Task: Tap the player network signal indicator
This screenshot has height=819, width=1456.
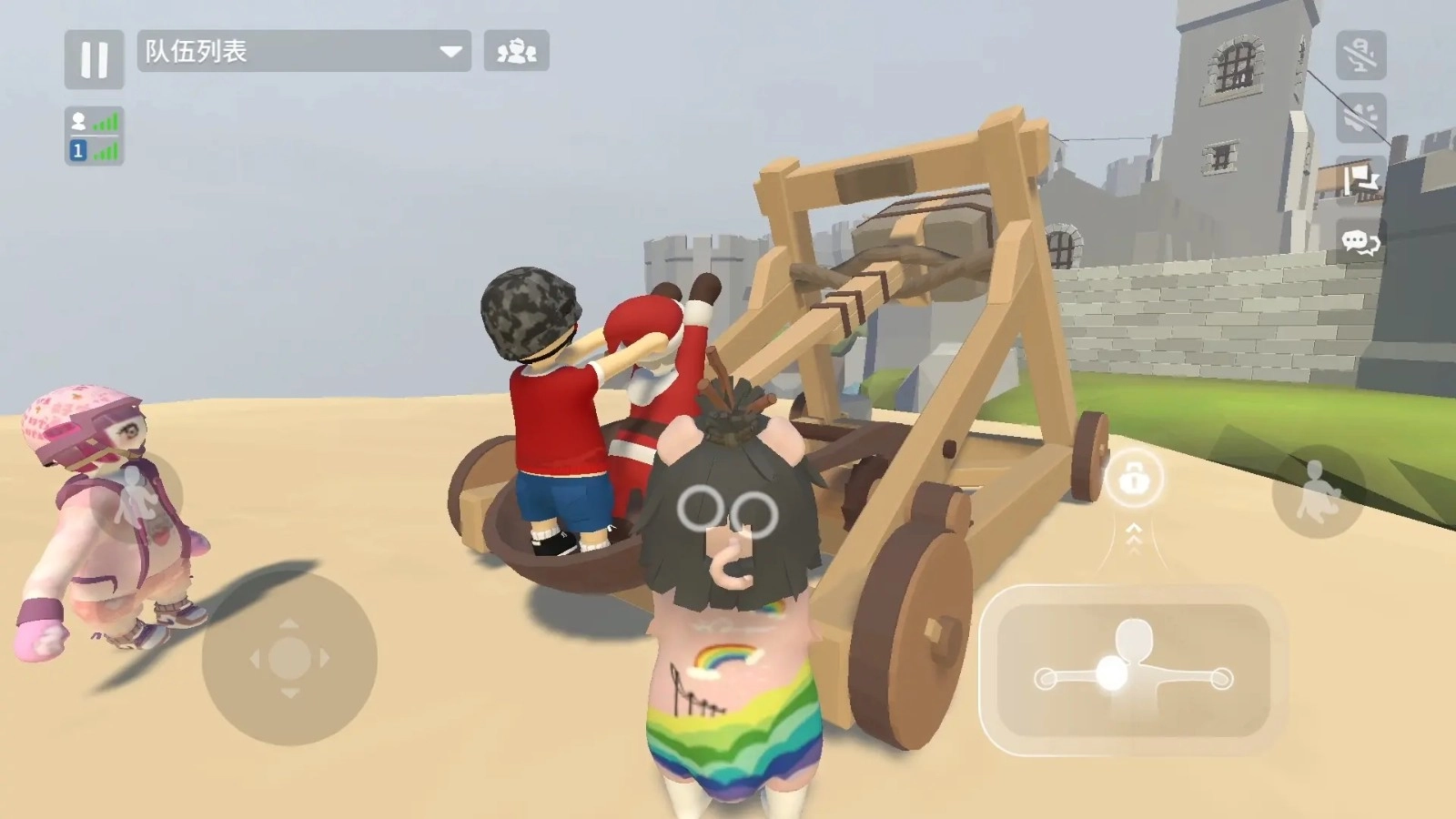Action: point(107,118)
